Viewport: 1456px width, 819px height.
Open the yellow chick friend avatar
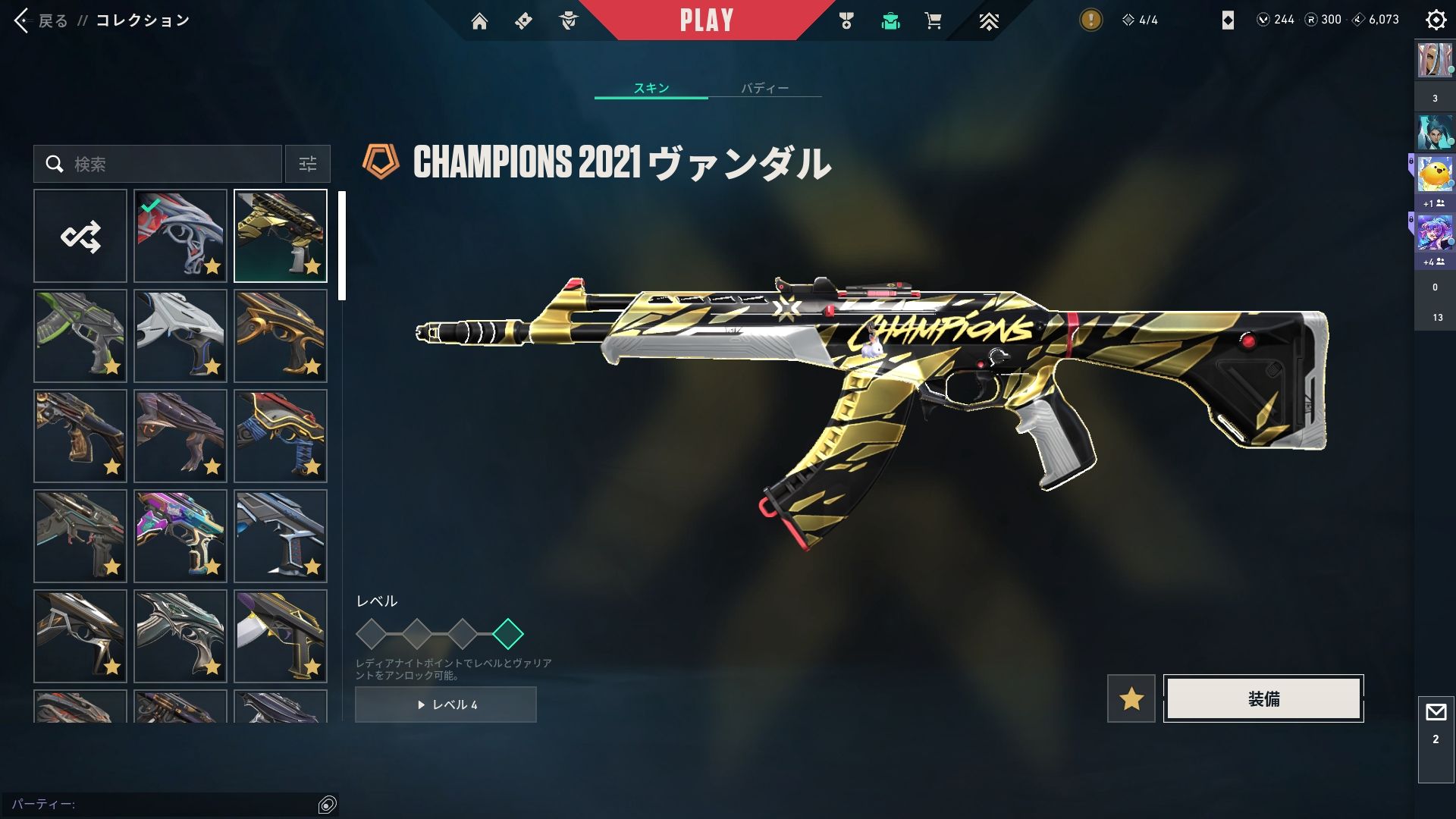coord(1435,175)
